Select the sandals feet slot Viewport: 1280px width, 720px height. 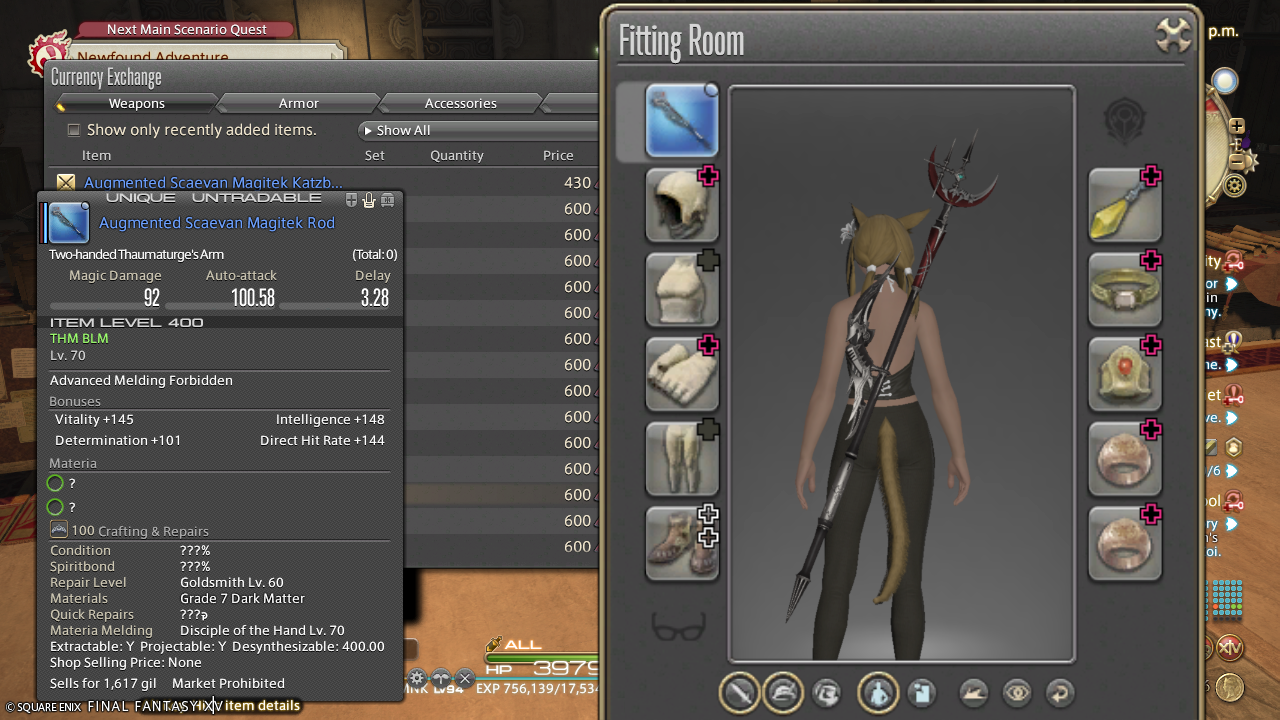(x=682, y=544)
